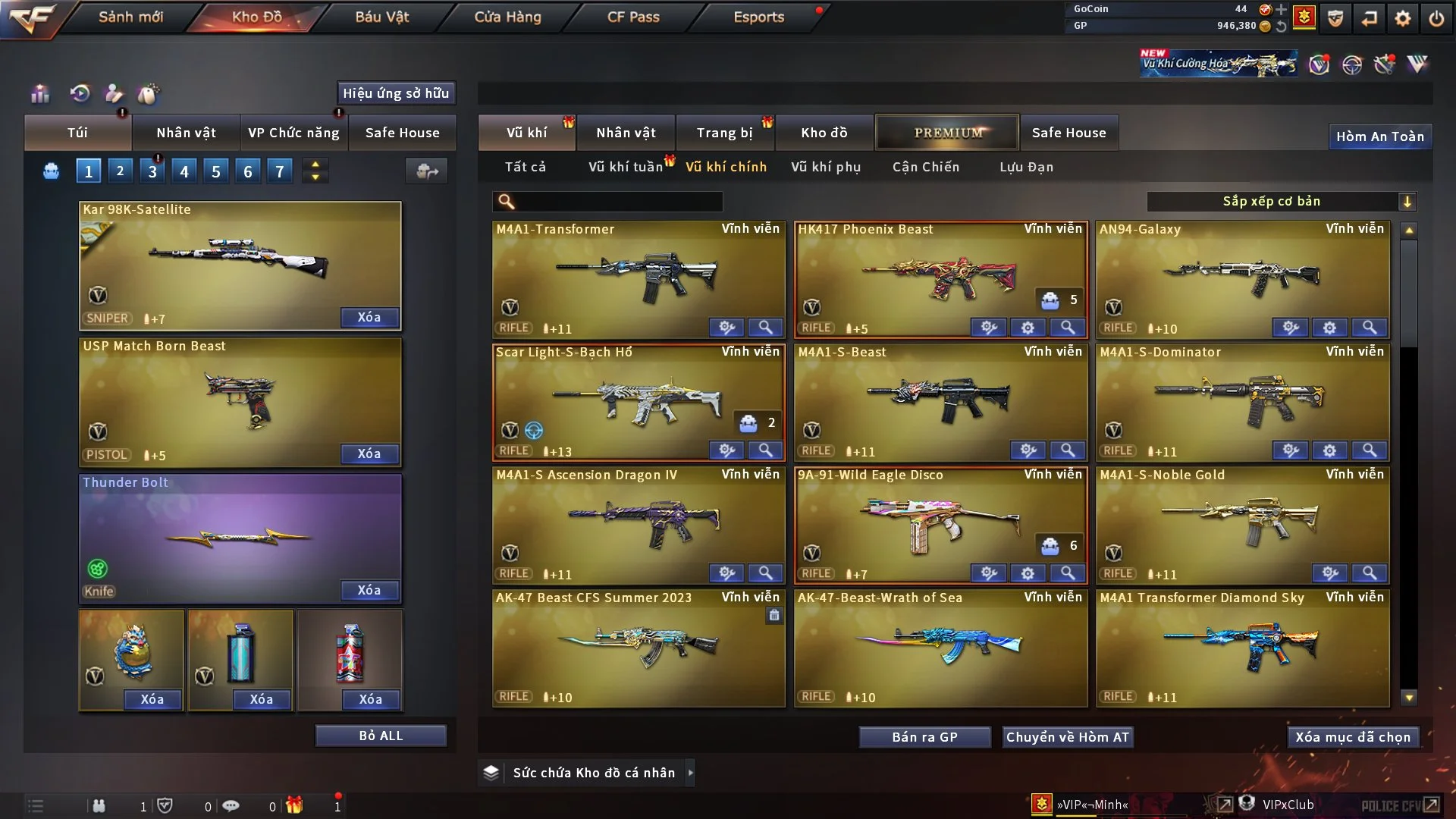Pick the M4A1-S-Noble Gold weapon
The image size is (1456, 819).
click(1242, 523)
